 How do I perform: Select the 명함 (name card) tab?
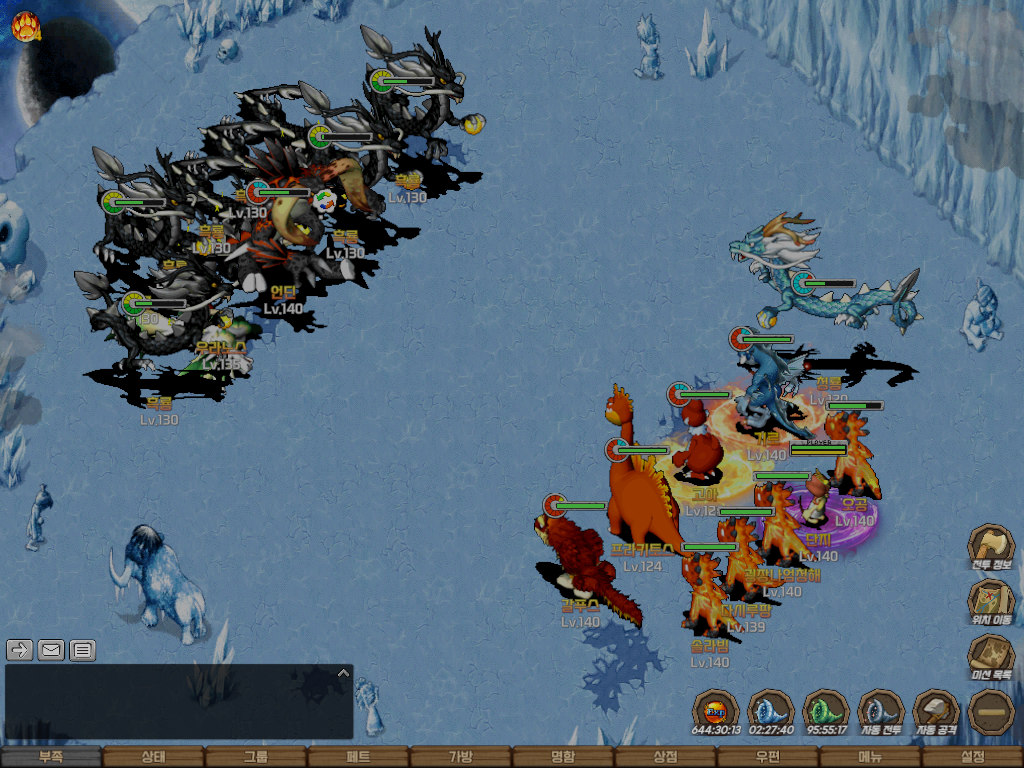click(x=563, y=758)
